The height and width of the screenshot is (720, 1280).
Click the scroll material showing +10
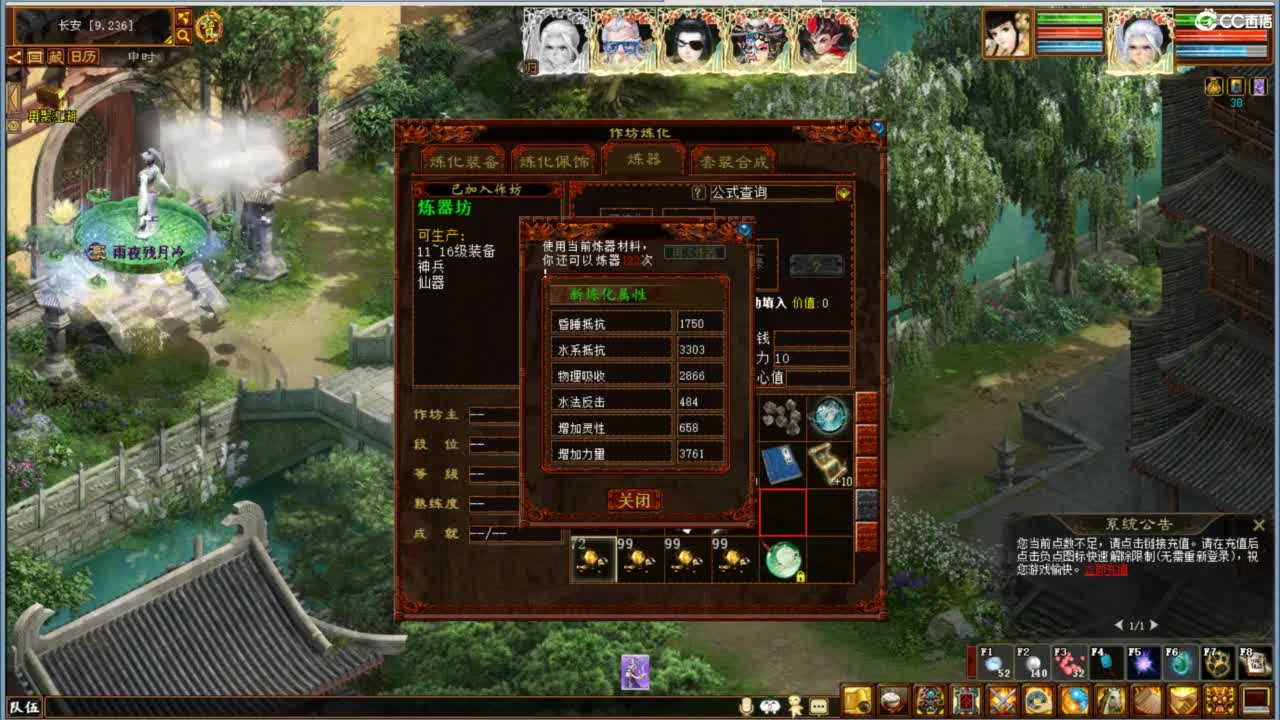(831, 462)
